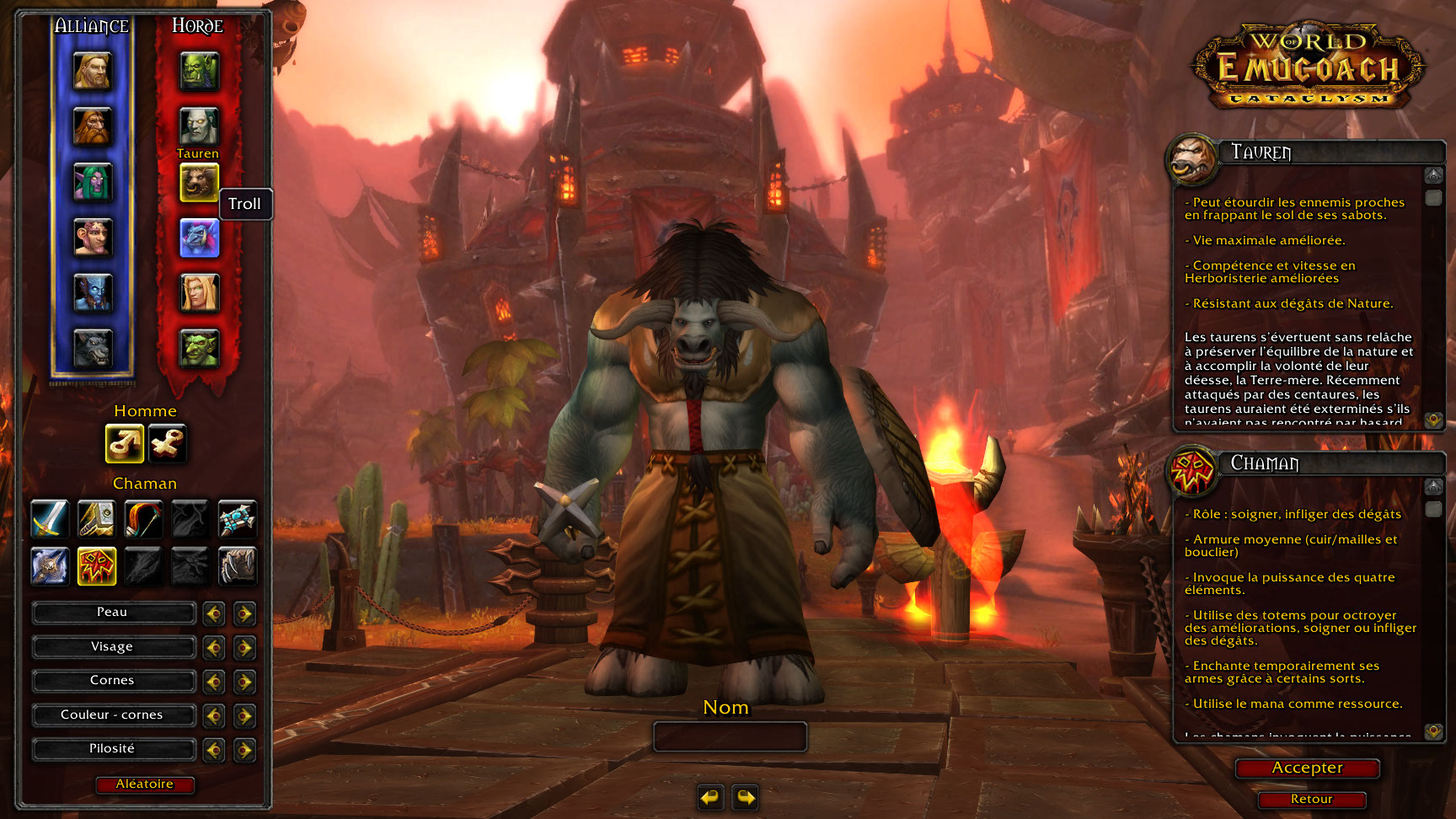The height and width of the screenshot is (819, 1456).
Task: Pick the Goblin race portrait
Action: click(199, 348)
